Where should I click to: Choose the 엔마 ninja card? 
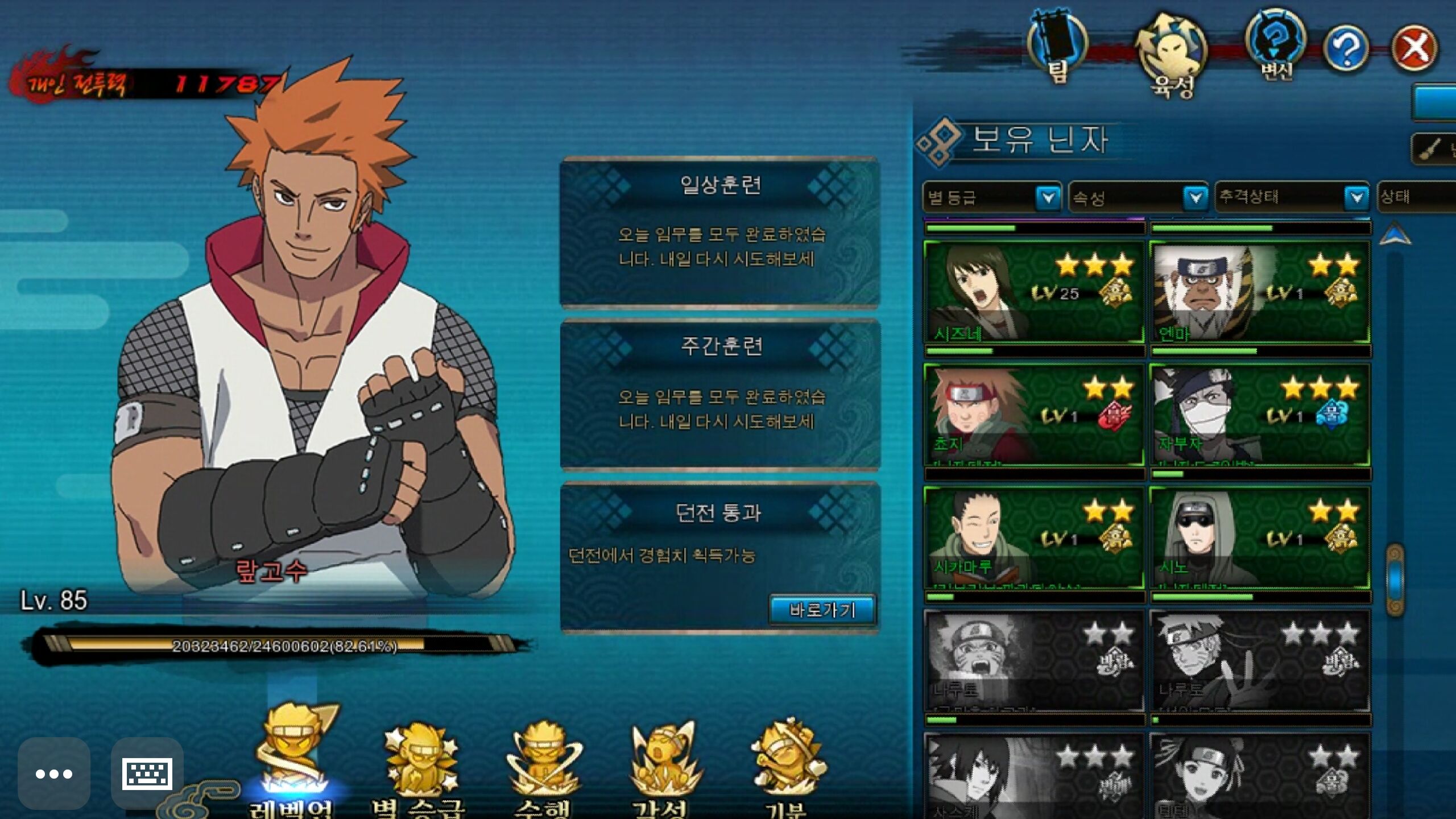point(1259,292)
